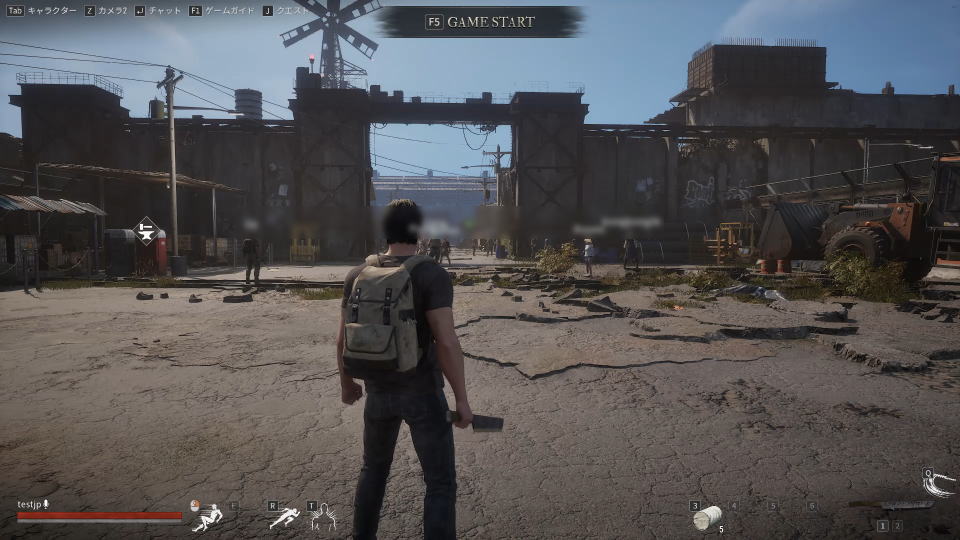The width and height of the screenshot is (960, 540).
Task: Activate the claw slash skill icon
Action: coord(940,484)
